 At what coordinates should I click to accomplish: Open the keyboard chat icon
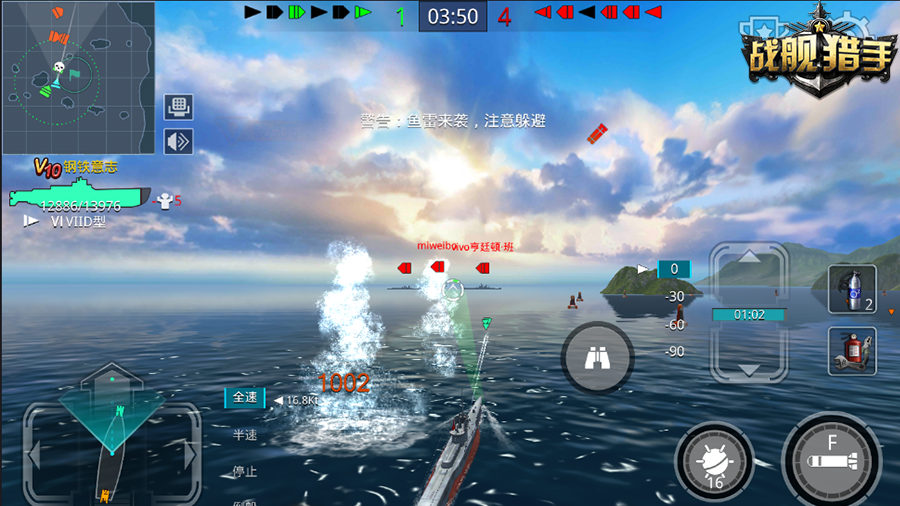point(179,107)
